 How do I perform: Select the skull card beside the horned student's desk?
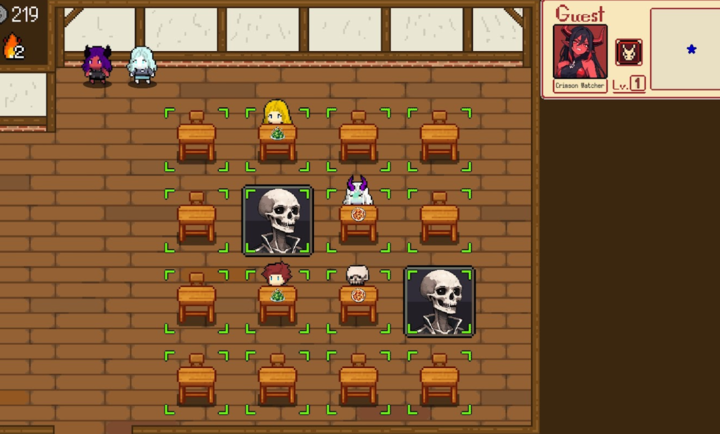(277, 220)
